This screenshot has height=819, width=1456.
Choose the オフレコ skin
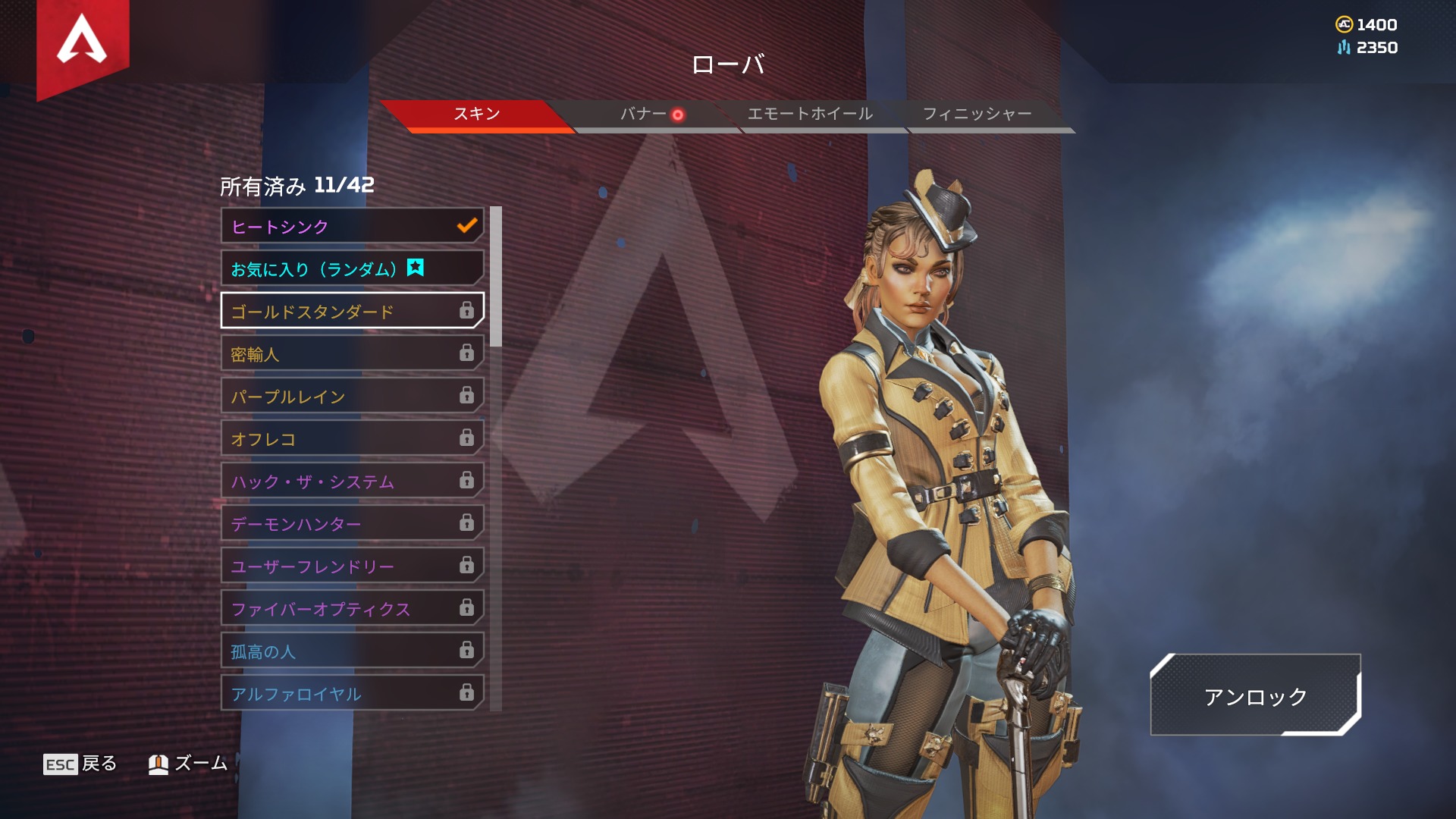pos(352,438)
